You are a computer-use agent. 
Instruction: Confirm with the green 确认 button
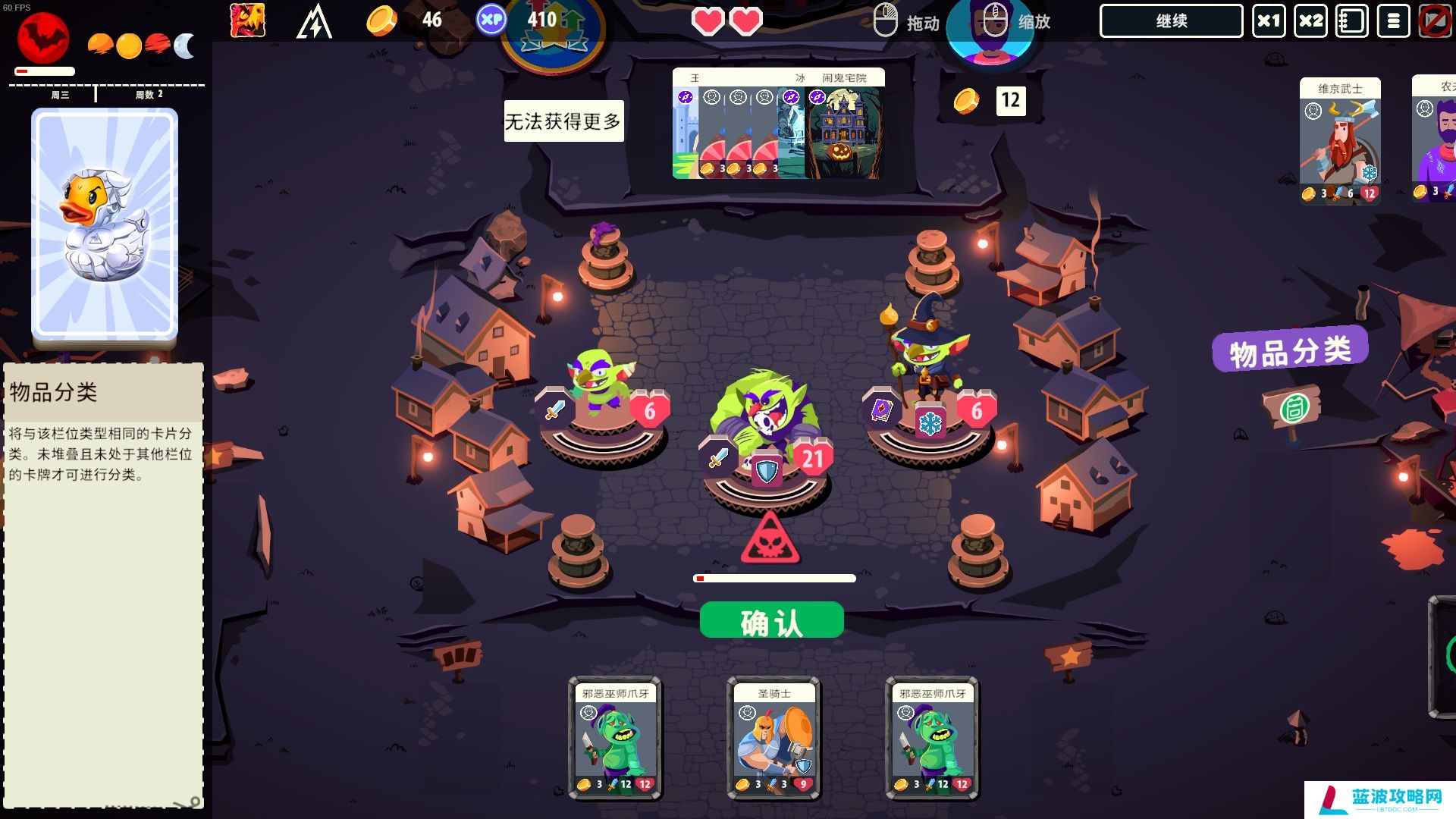(x=771, y=621)
